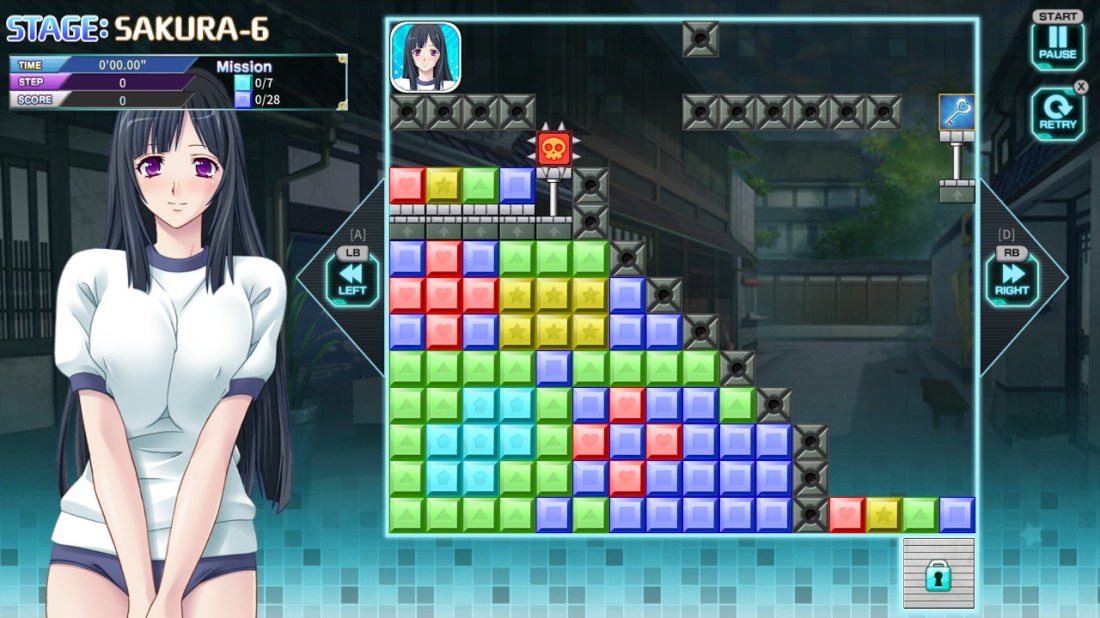Pick the green tile on the brick ledge
1100x618 pixels.
click(480, 185)
